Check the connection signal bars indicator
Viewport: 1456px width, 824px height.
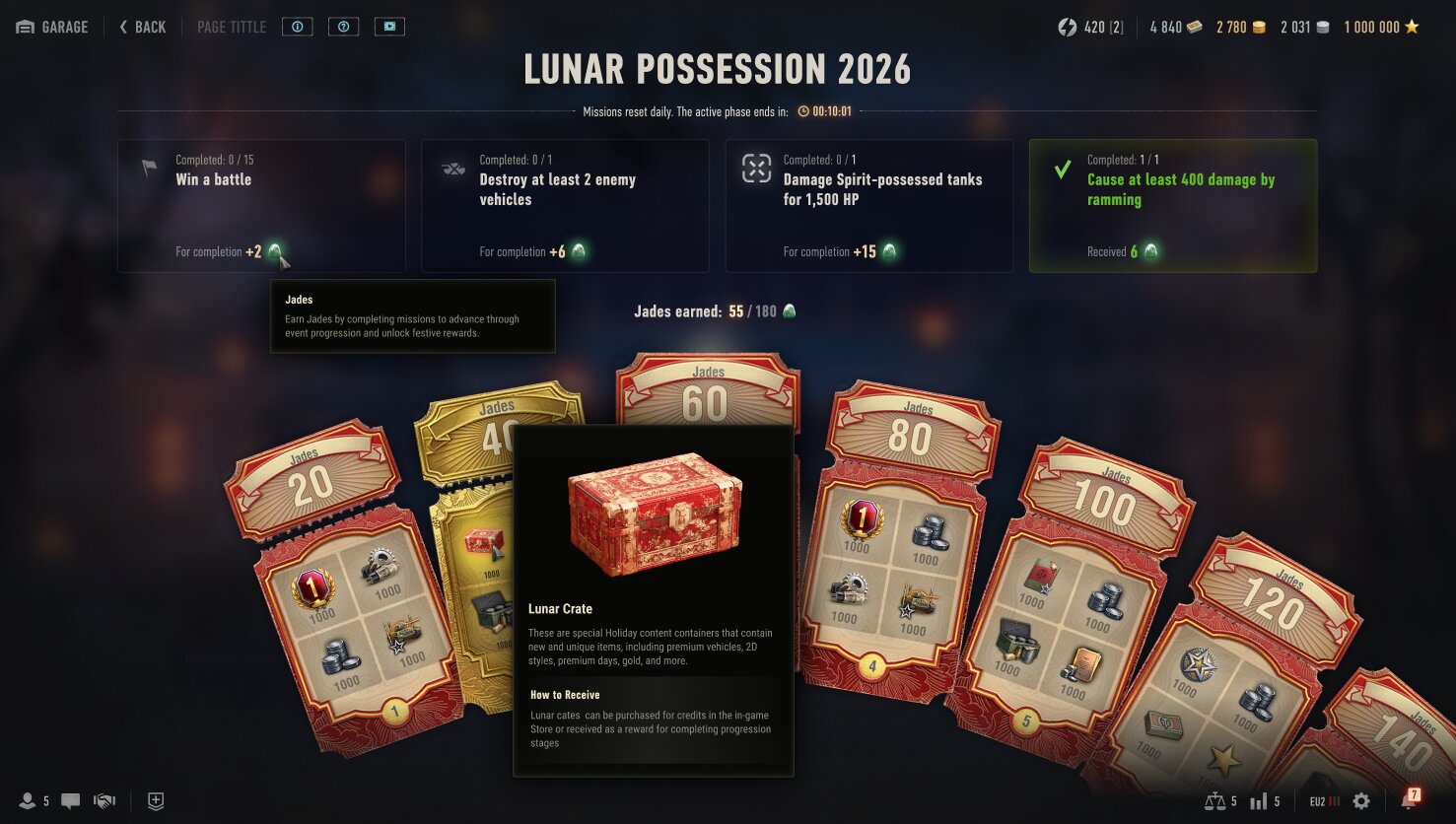pyautogui.click(x=1260, y=800)
